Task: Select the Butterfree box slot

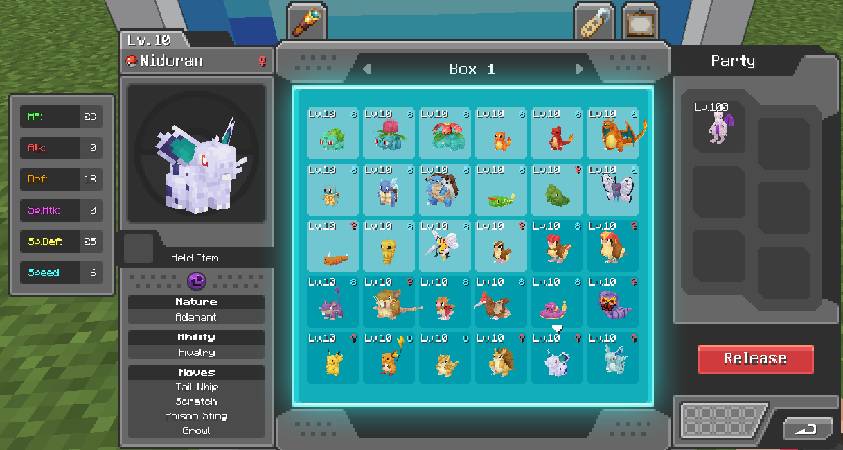Action: pyautogui.click(x=613, y=190)
